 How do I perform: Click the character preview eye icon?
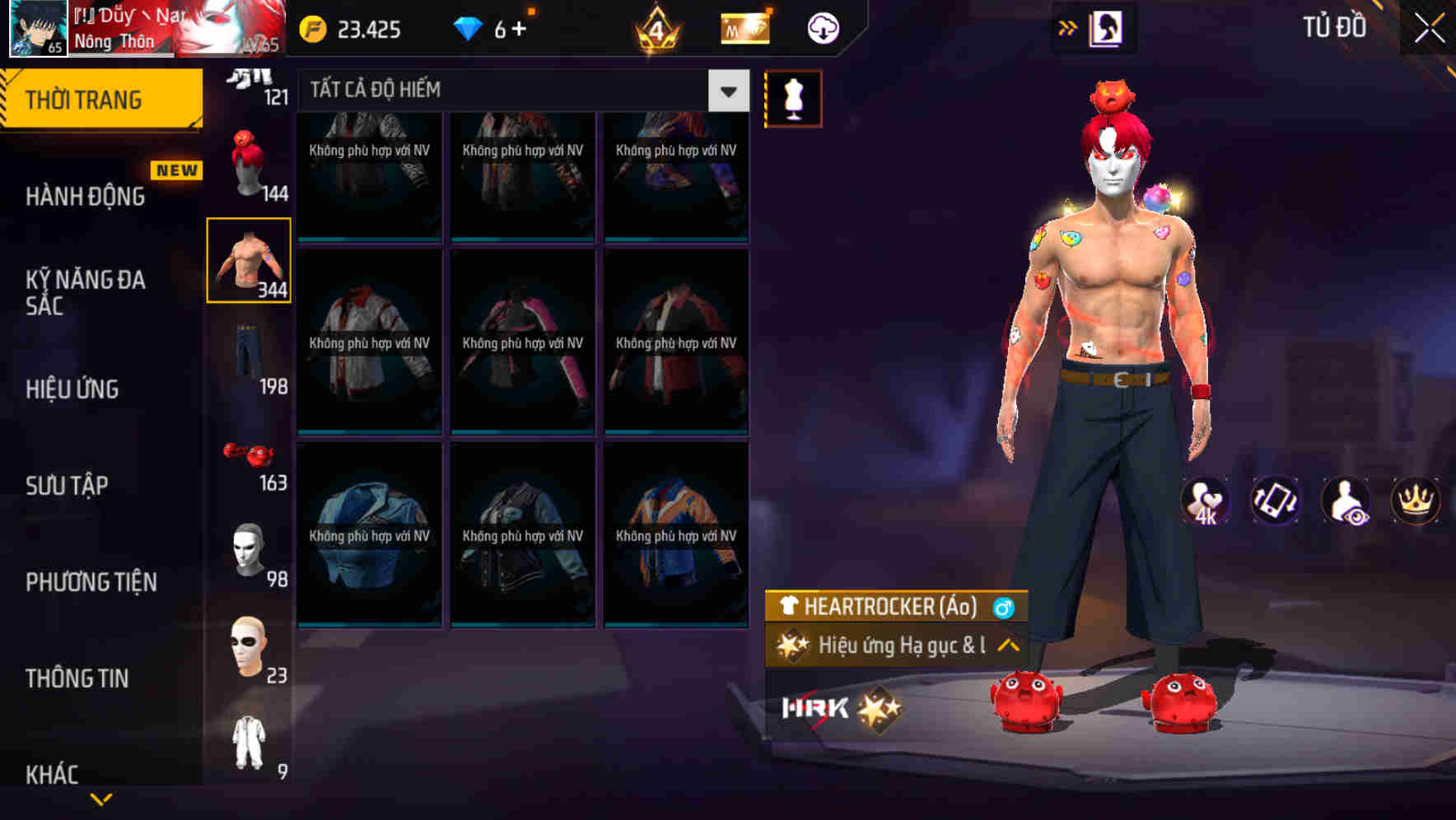(1345, 501)
